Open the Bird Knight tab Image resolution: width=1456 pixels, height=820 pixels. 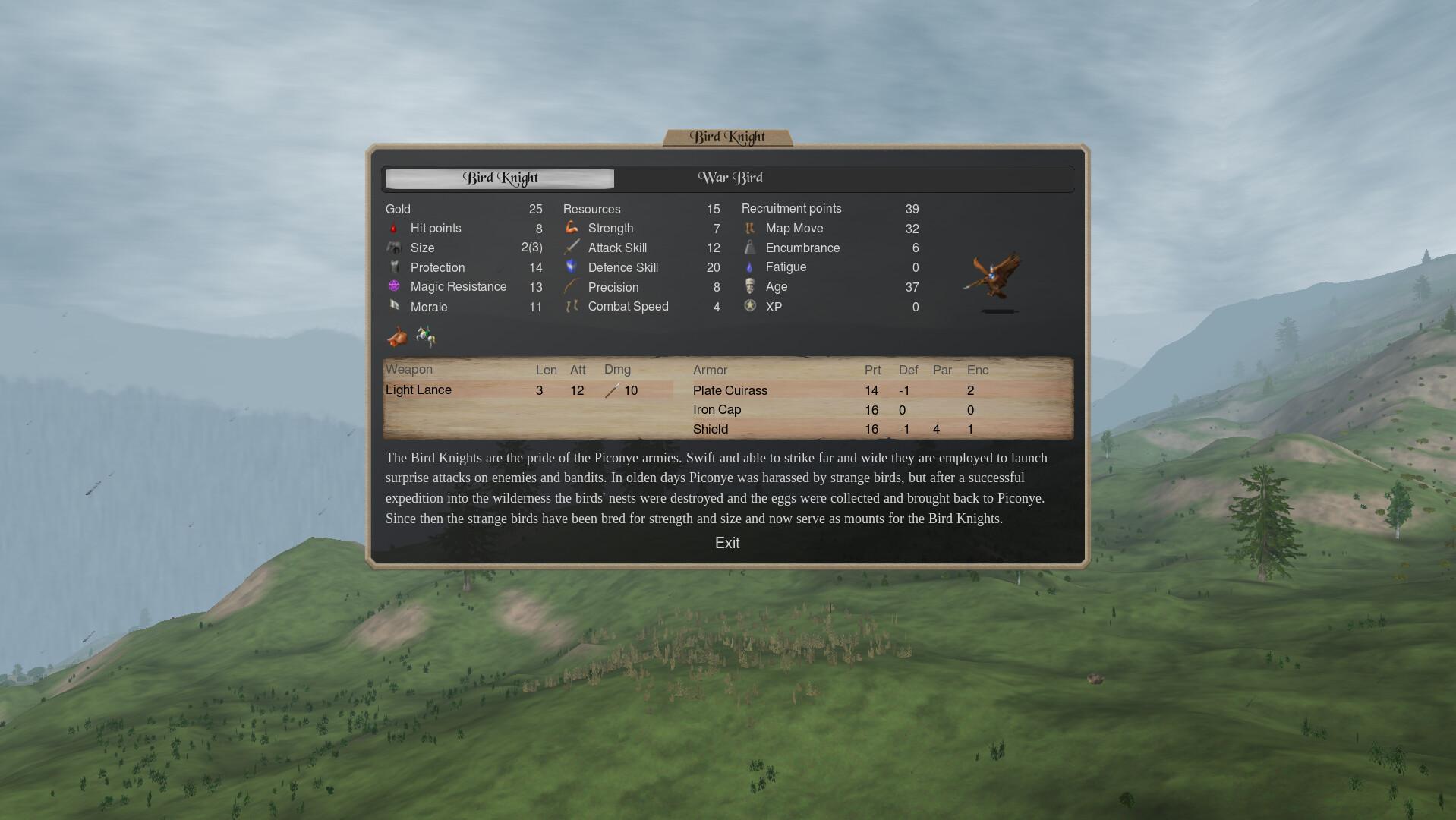click(x=500, y=178)
